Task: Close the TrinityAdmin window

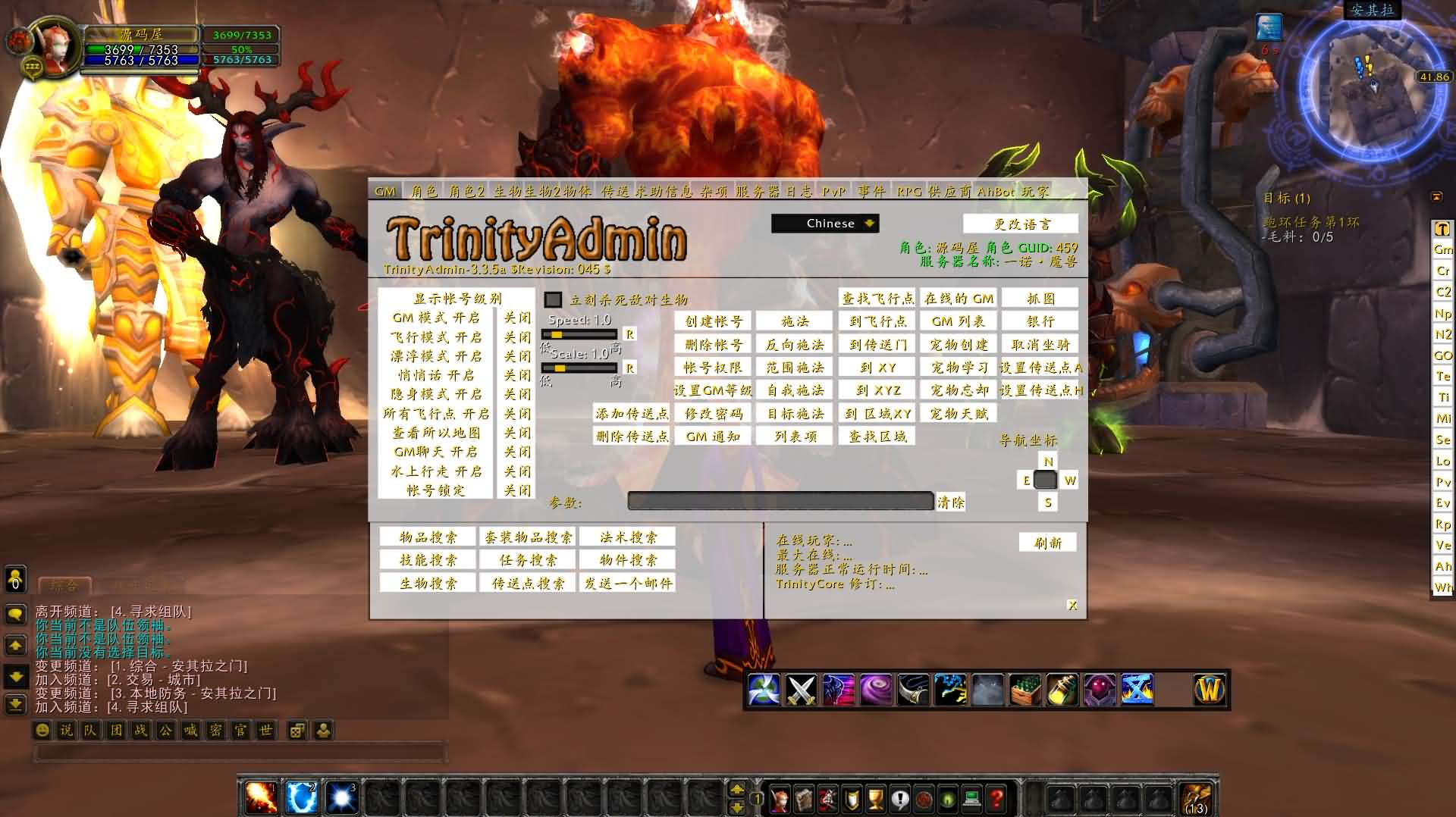Action: [x=1072, y=605]
